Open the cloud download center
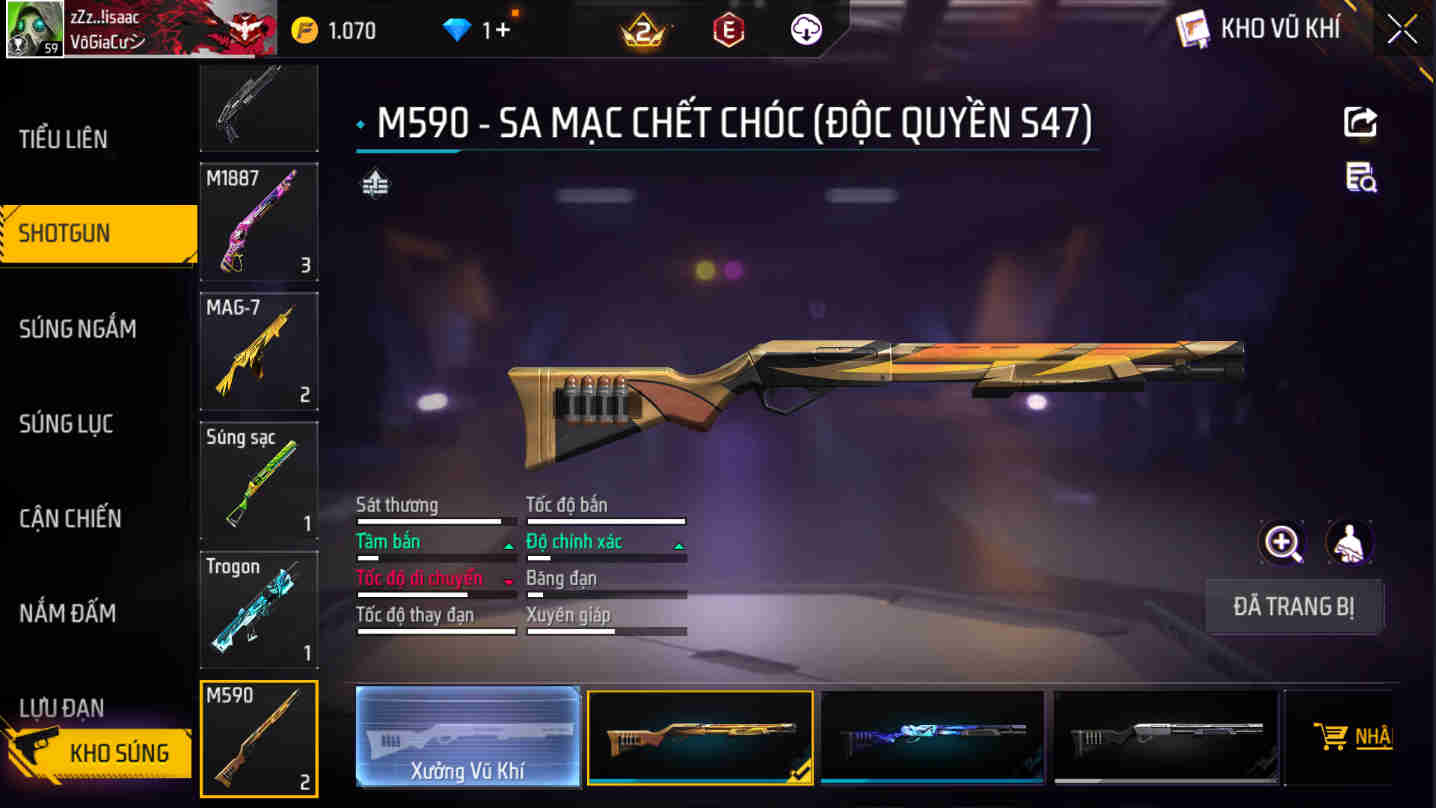The image size is (1436, 808). 803,28
